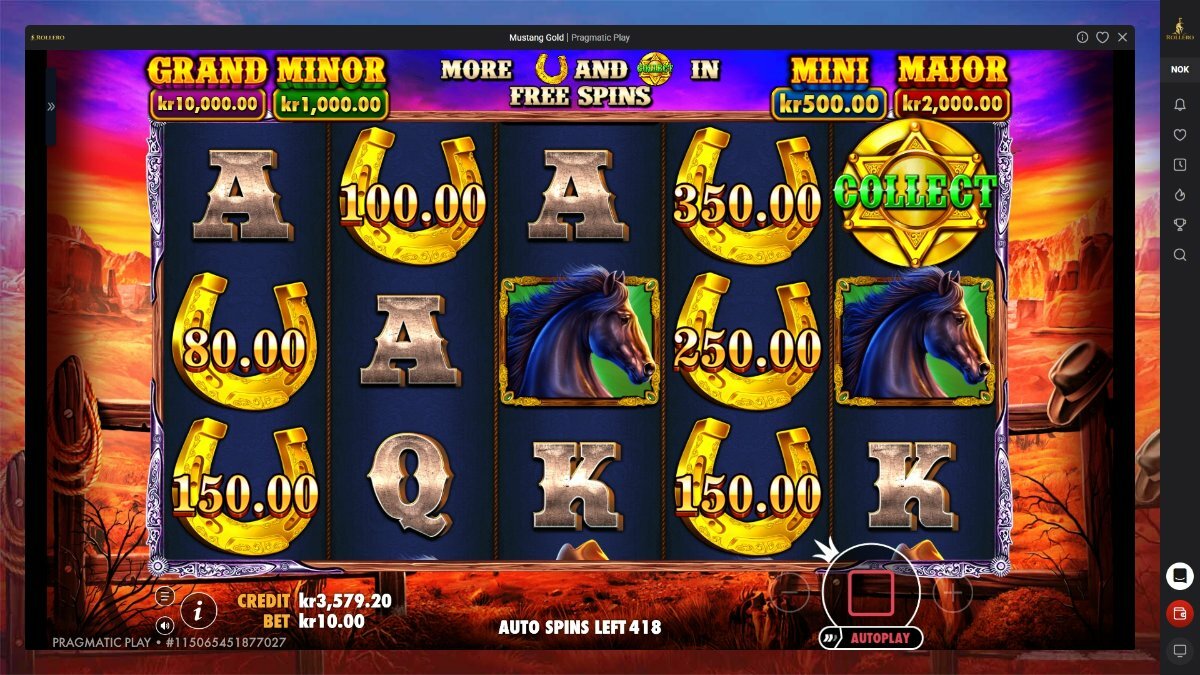Show game information from the title bar
Screen dimensions: 1200x675
coord(1082,37)
